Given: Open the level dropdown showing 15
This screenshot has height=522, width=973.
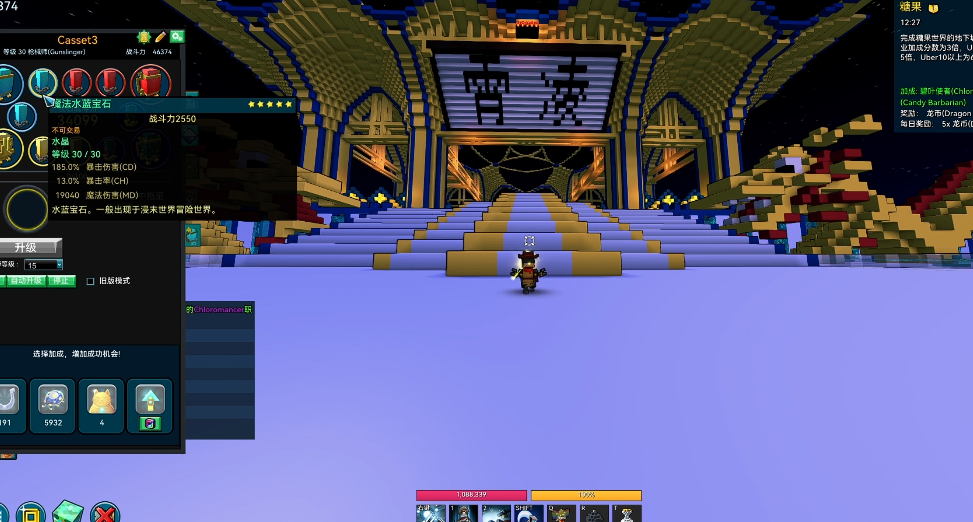Looking at the screenshot, I should (44, 265).
